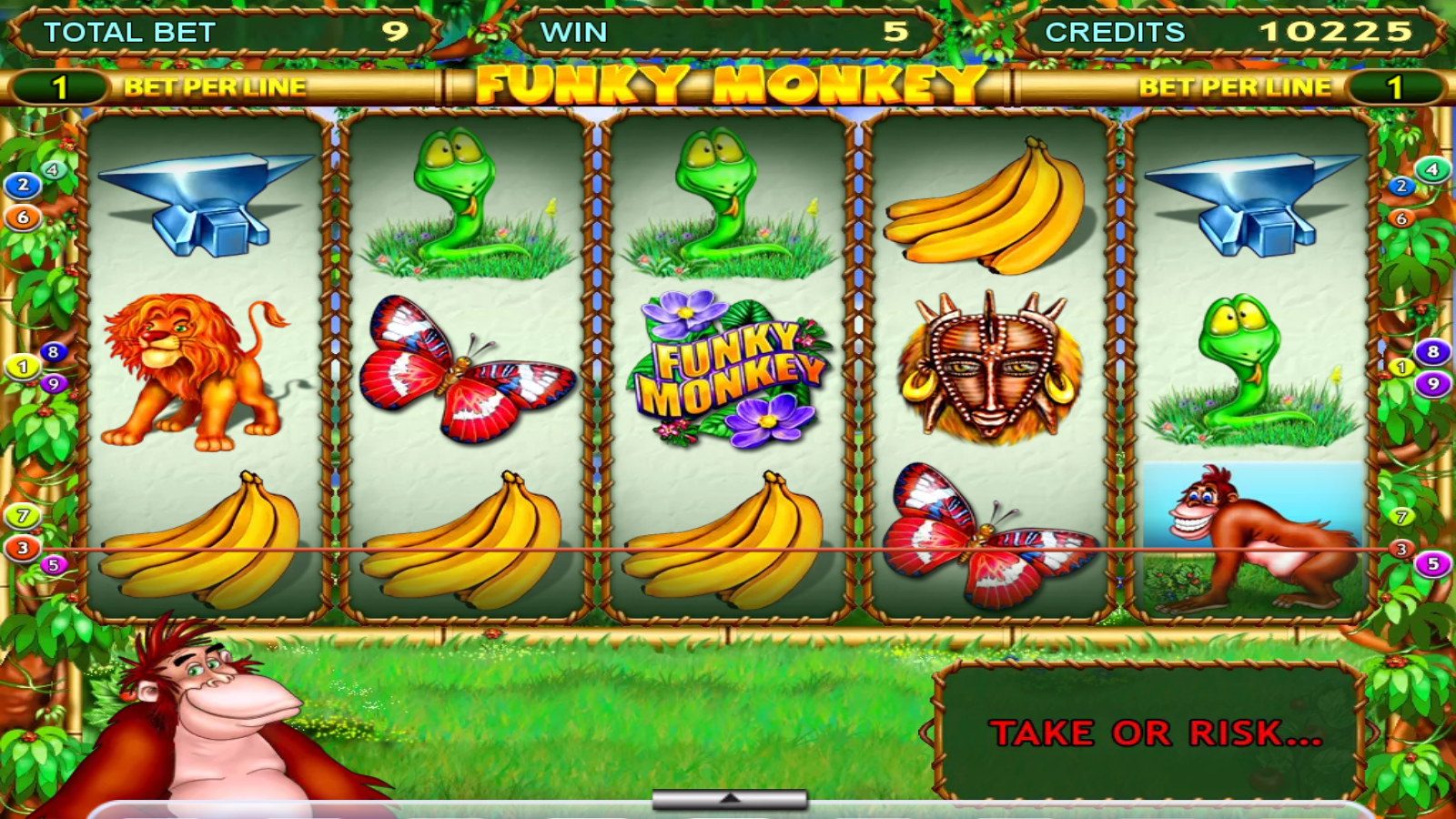Click the Funky Monkey logo symbol
The image size is (1456, 819).
(733, 373)
